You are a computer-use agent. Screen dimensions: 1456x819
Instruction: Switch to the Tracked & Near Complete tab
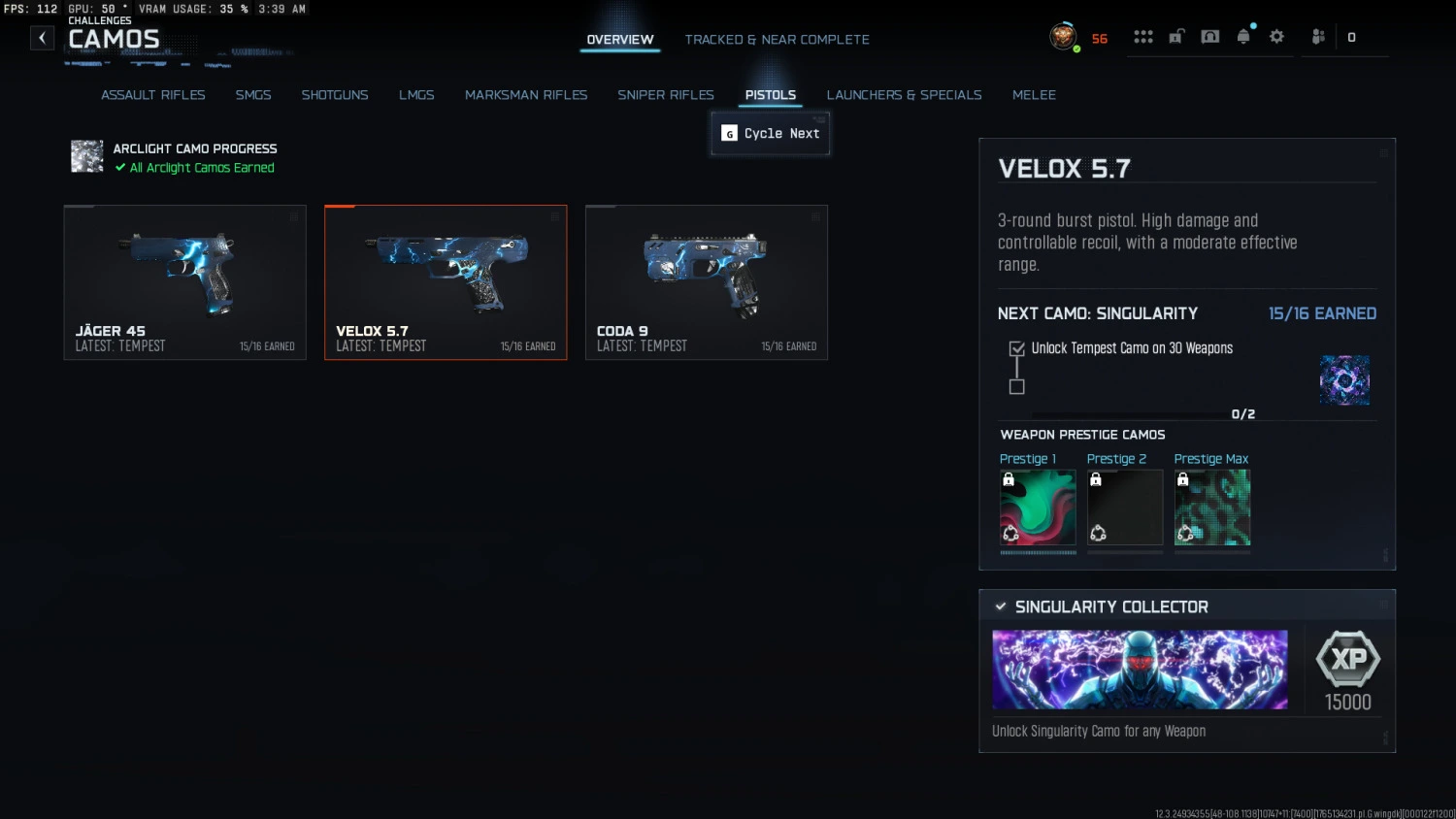pyautogui.click(x=777, y=40)
